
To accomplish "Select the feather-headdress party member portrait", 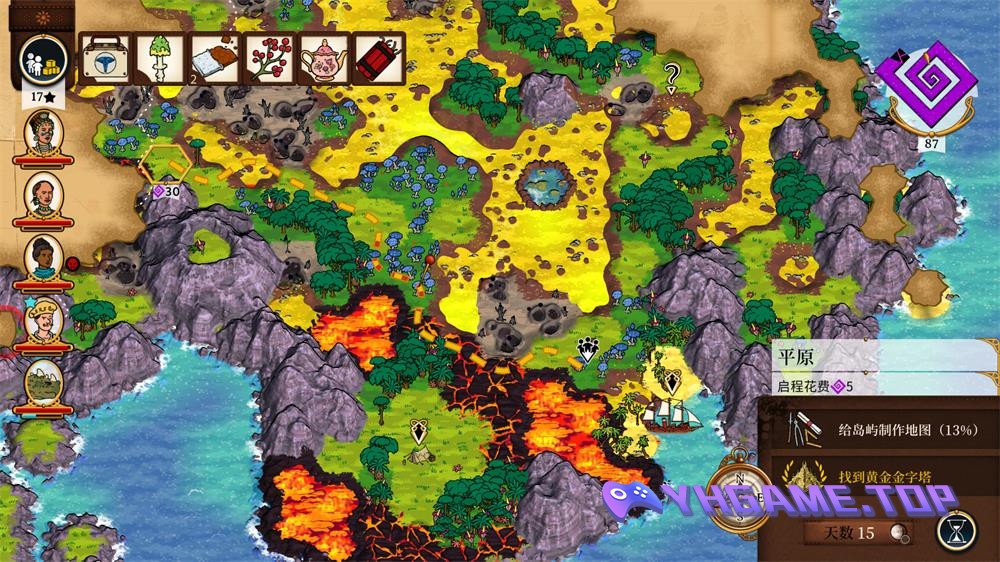I will [43, 134].
